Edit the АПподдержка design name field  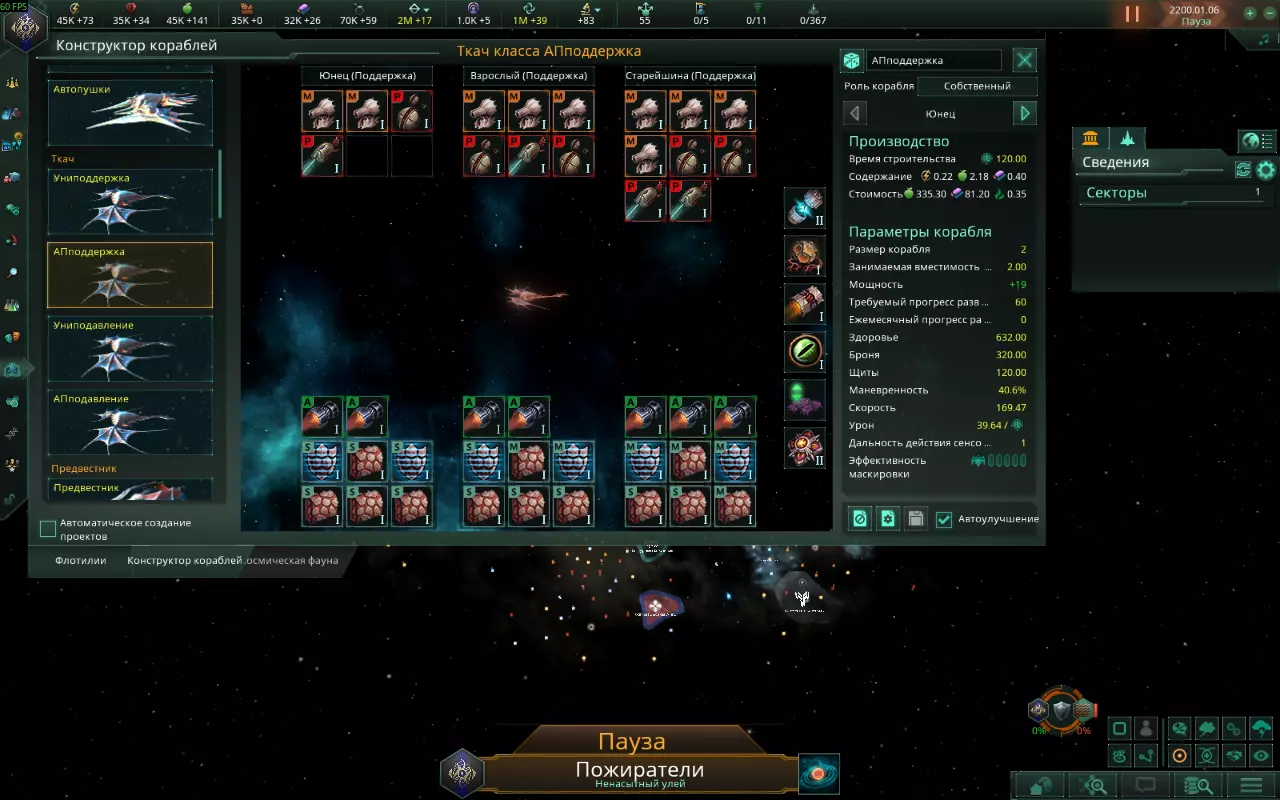click(x=932, y=60)
